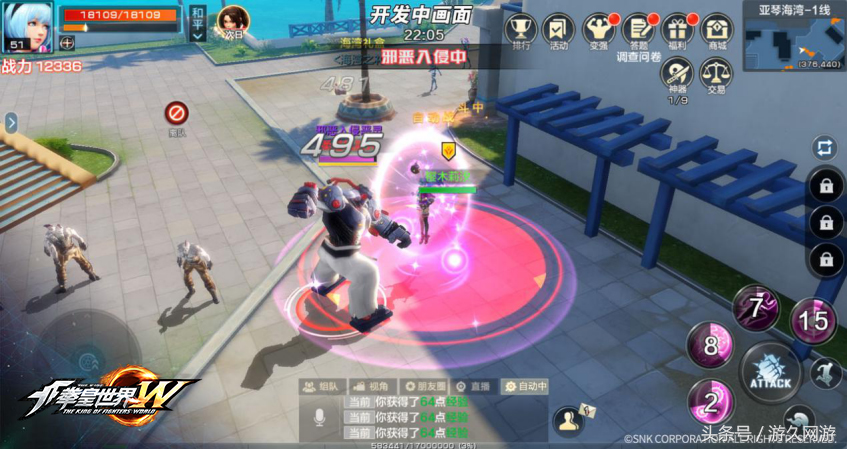847x449 pixels.
Task: Activate the skill with cooldown 15
Action: (814, 320)
